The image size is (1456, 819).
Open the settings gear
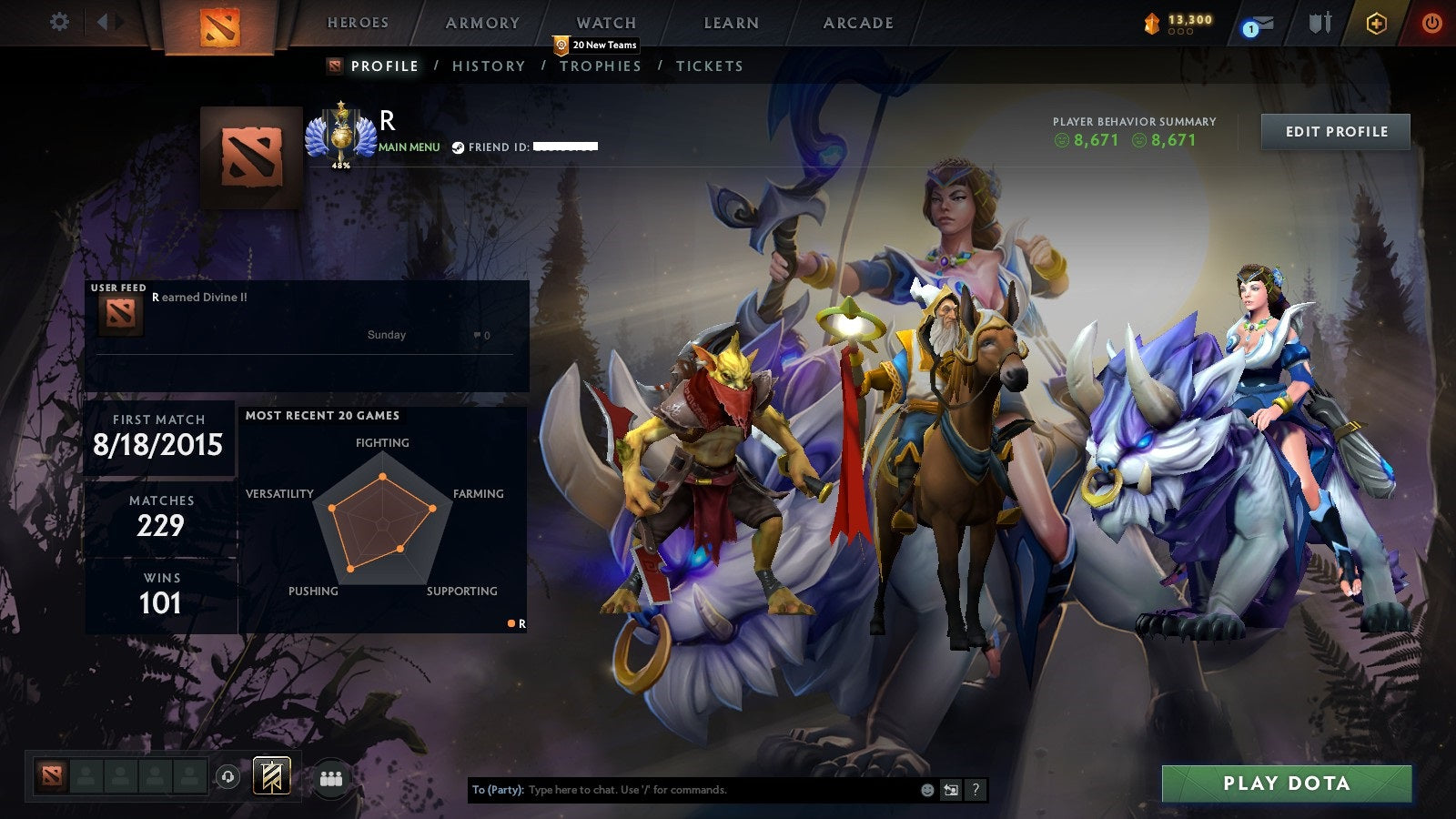[59, 20]
